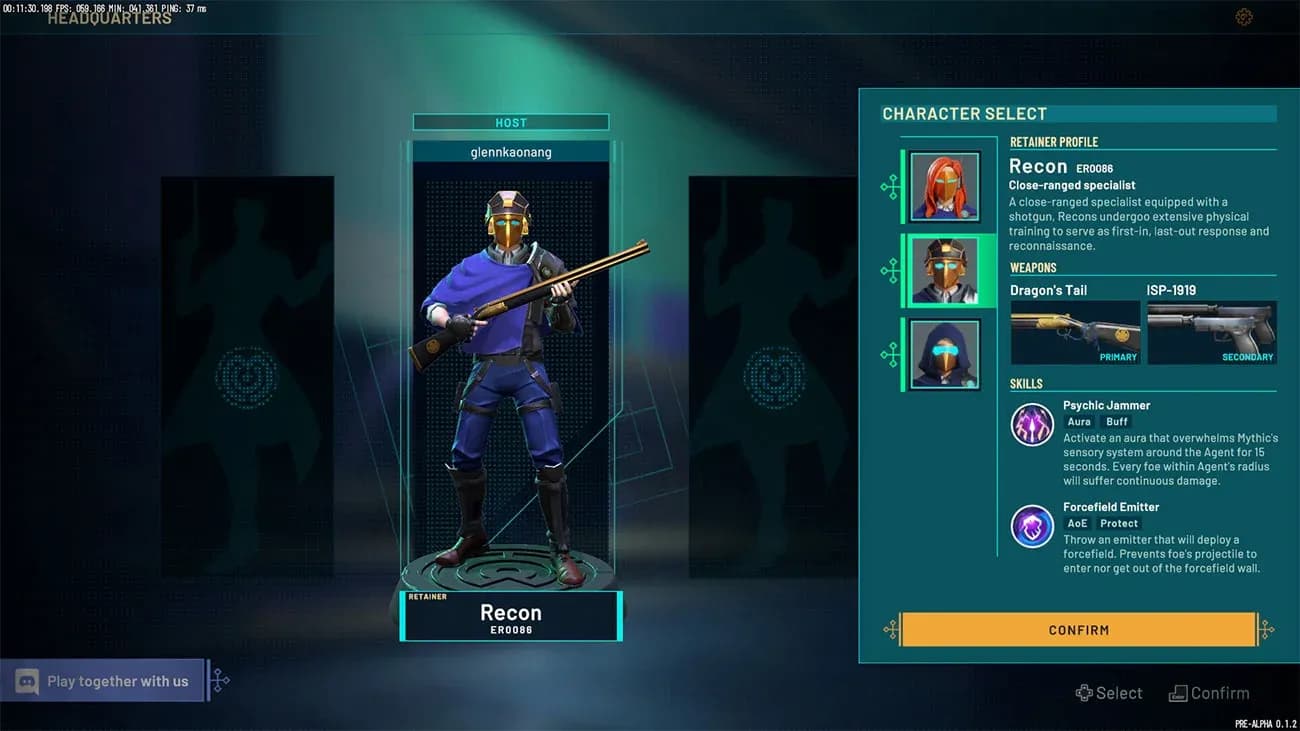Select the hooded character portrait
Screen dimensions: 1300x731
tap(945, 353)
